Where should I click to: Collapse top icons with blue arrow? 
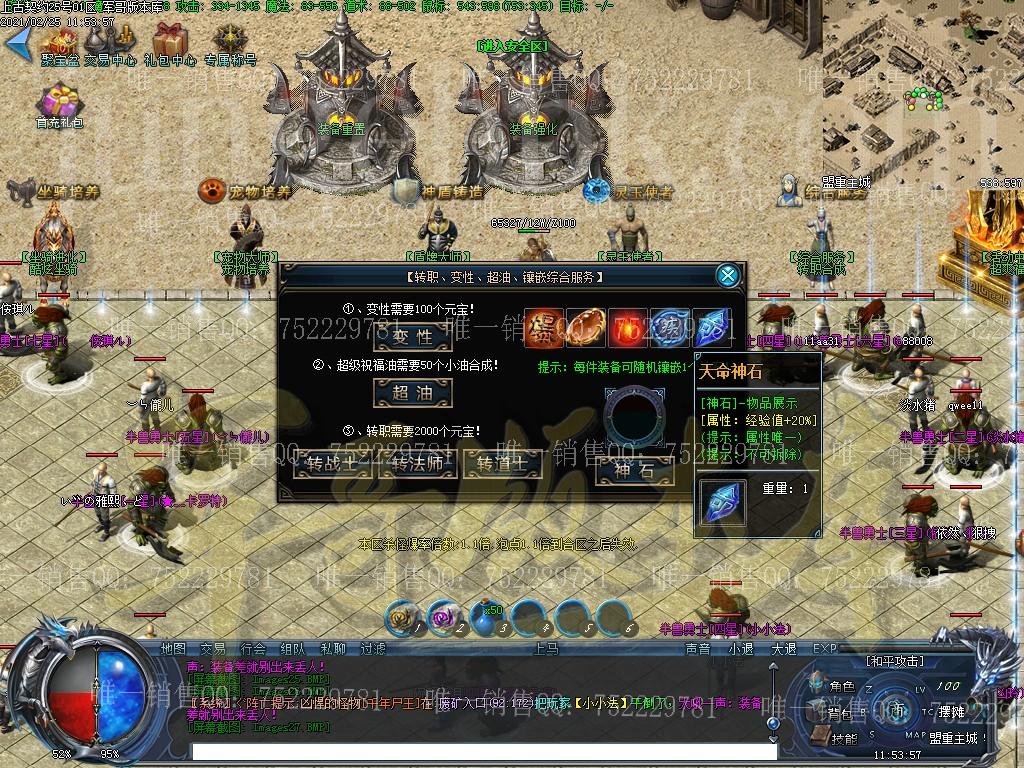click(x=17, y=41)
